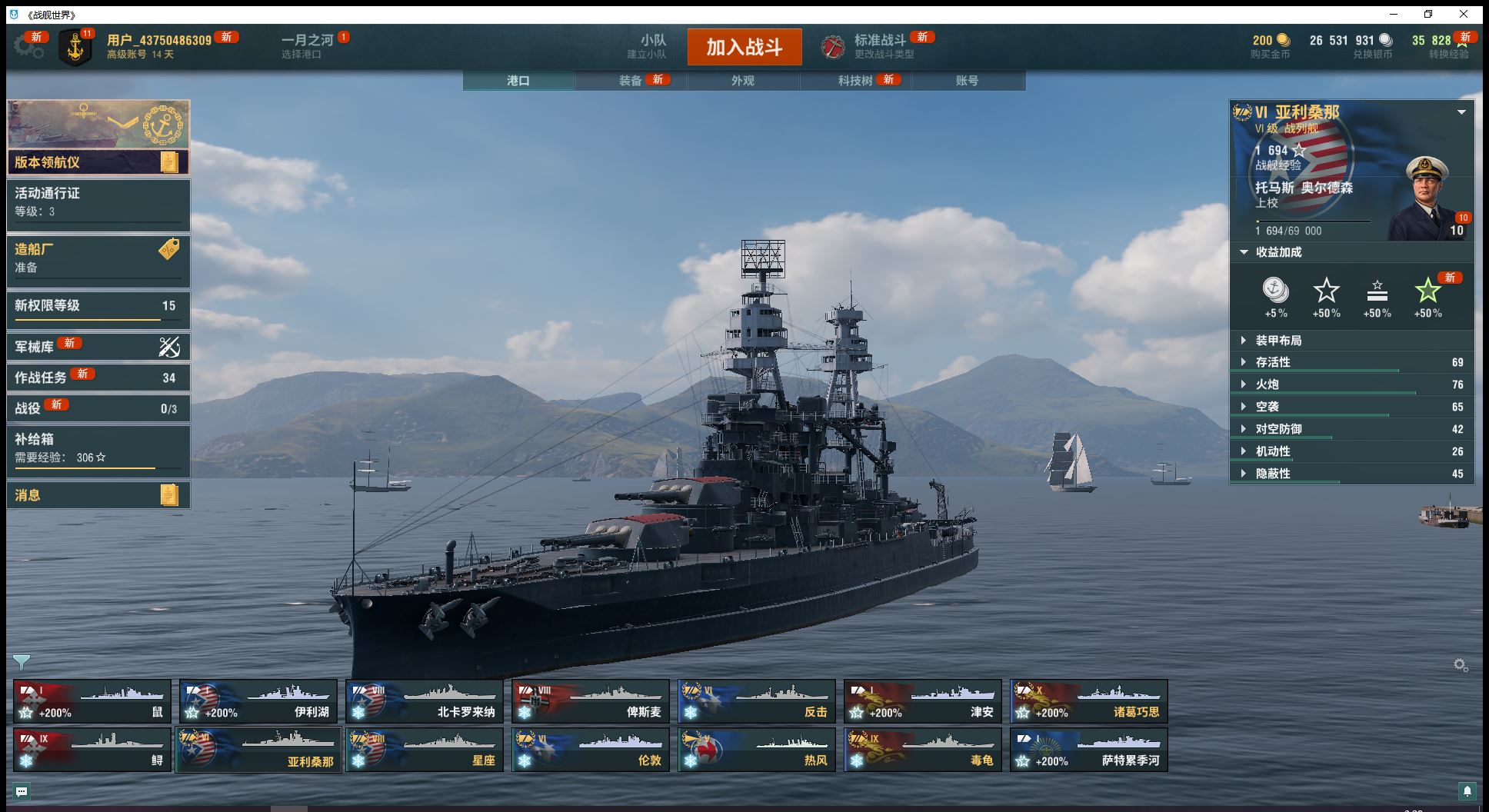Switch to the 装备 tab
The width and height of the screenshot is (1489, 812).
click(x=631, y=81)
